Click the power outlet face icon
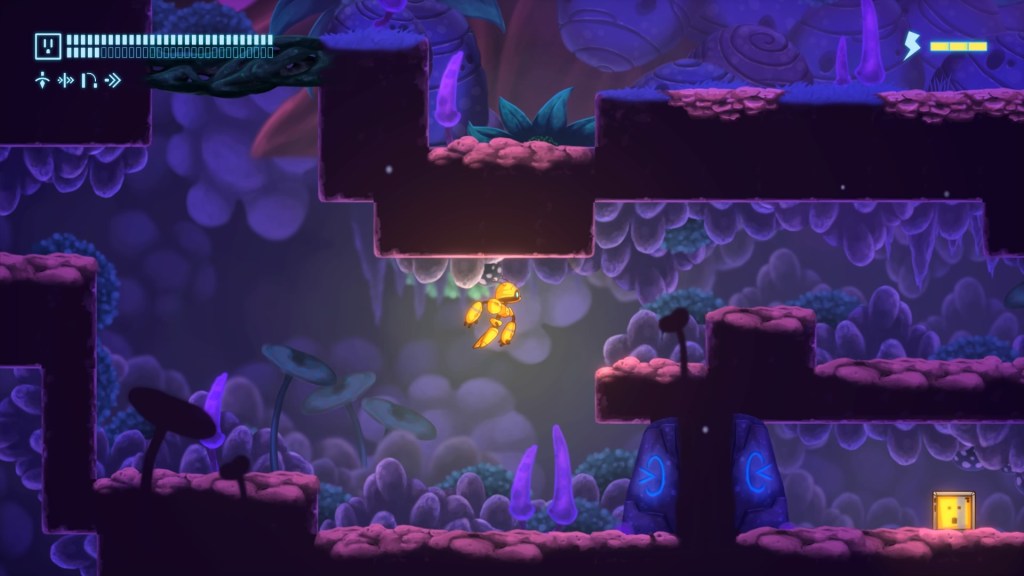The width and height of the screenshot is (1024, 576). (48, 45)
